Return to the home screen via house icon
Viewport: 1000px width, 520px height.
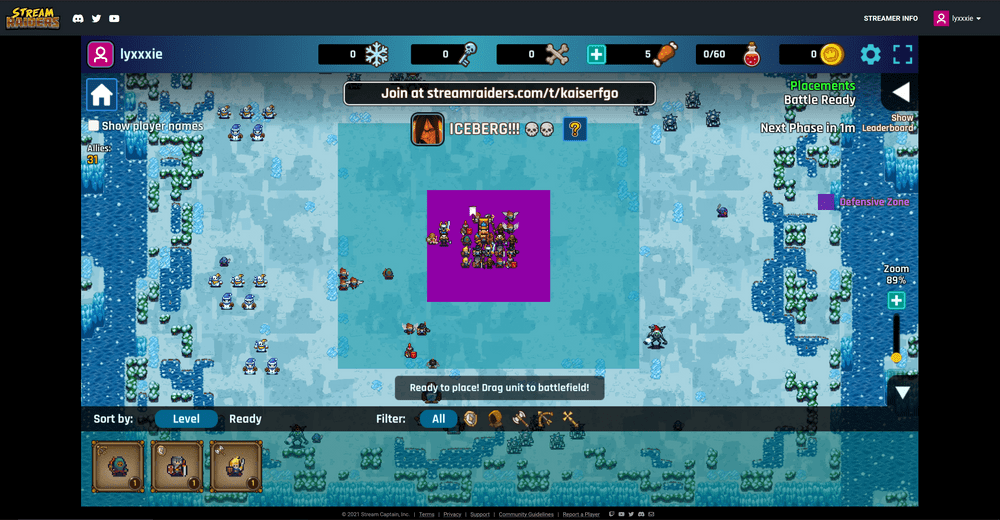101,95
